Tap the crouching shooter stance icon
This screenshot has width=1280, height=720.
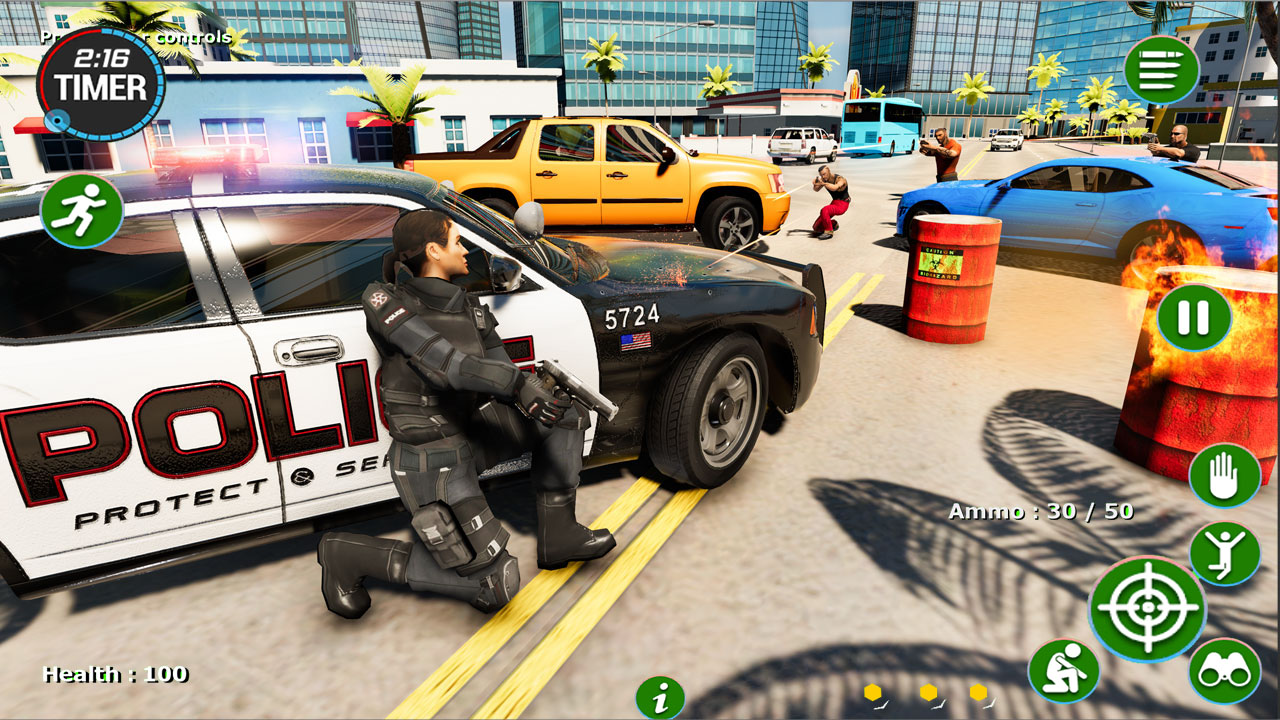click(1066, 668)
